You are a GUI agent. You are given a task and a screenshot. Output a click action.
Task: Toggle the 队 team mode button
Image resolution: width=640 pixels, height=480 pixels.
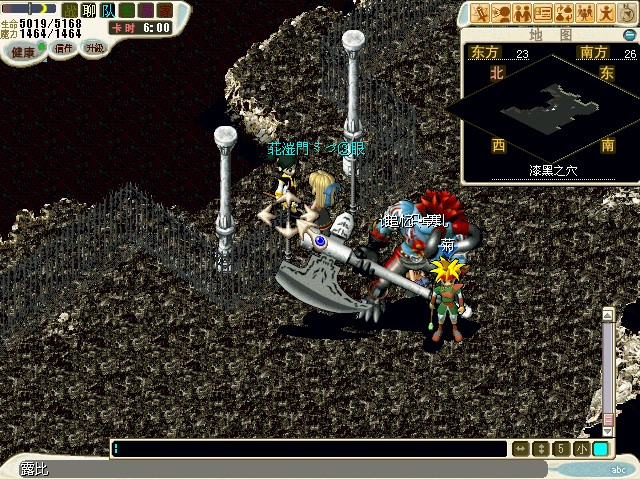[107, 10]
